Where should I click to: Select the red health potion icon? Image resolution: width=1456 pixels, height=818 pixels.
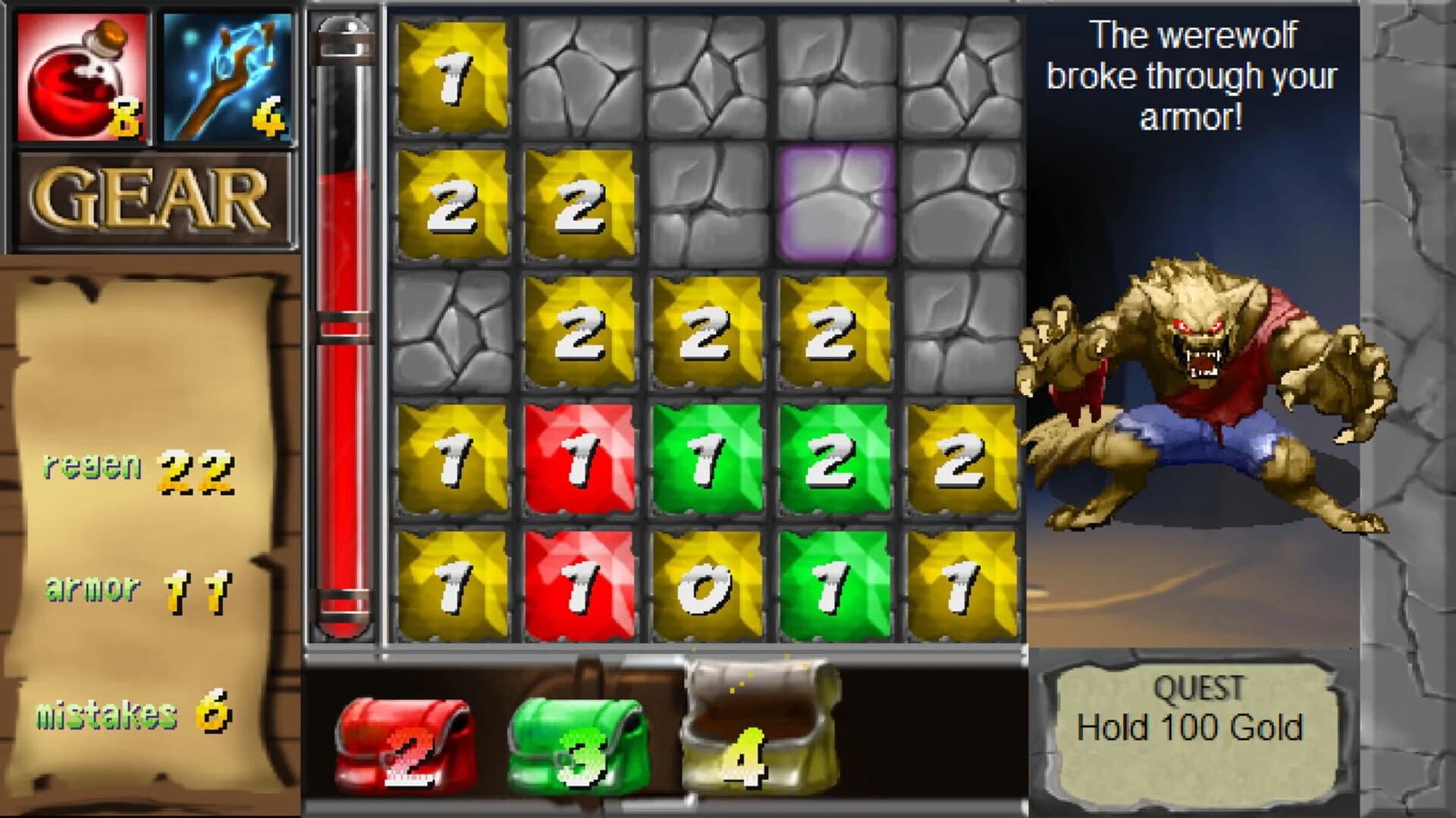click(x=80, y=76)
